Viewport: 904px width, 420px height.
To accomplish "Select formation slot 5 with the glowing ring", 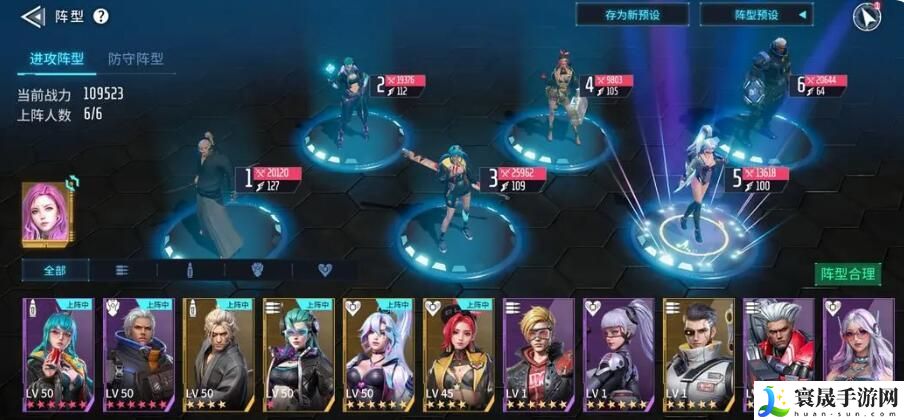I will (694, 228).
